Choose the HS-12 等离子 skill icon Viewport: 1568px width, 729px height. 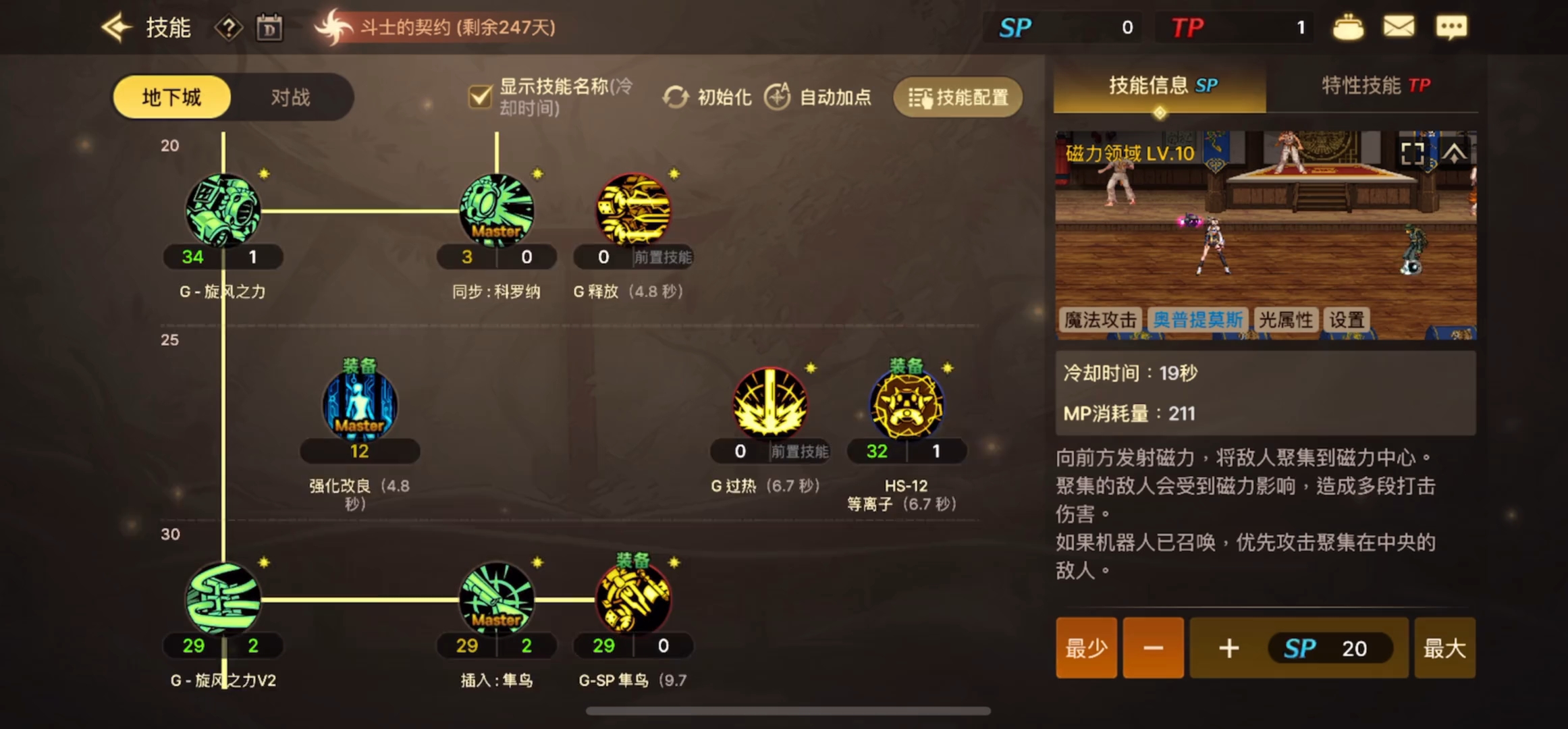[906, 405]
